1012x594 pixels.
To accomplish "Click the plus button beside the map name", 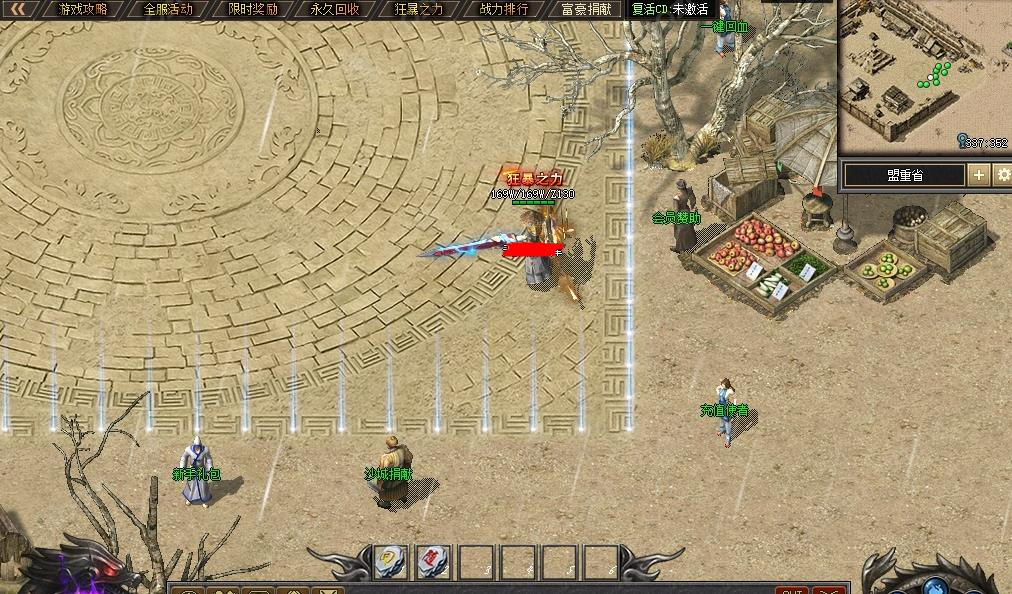I will point(978,175).
